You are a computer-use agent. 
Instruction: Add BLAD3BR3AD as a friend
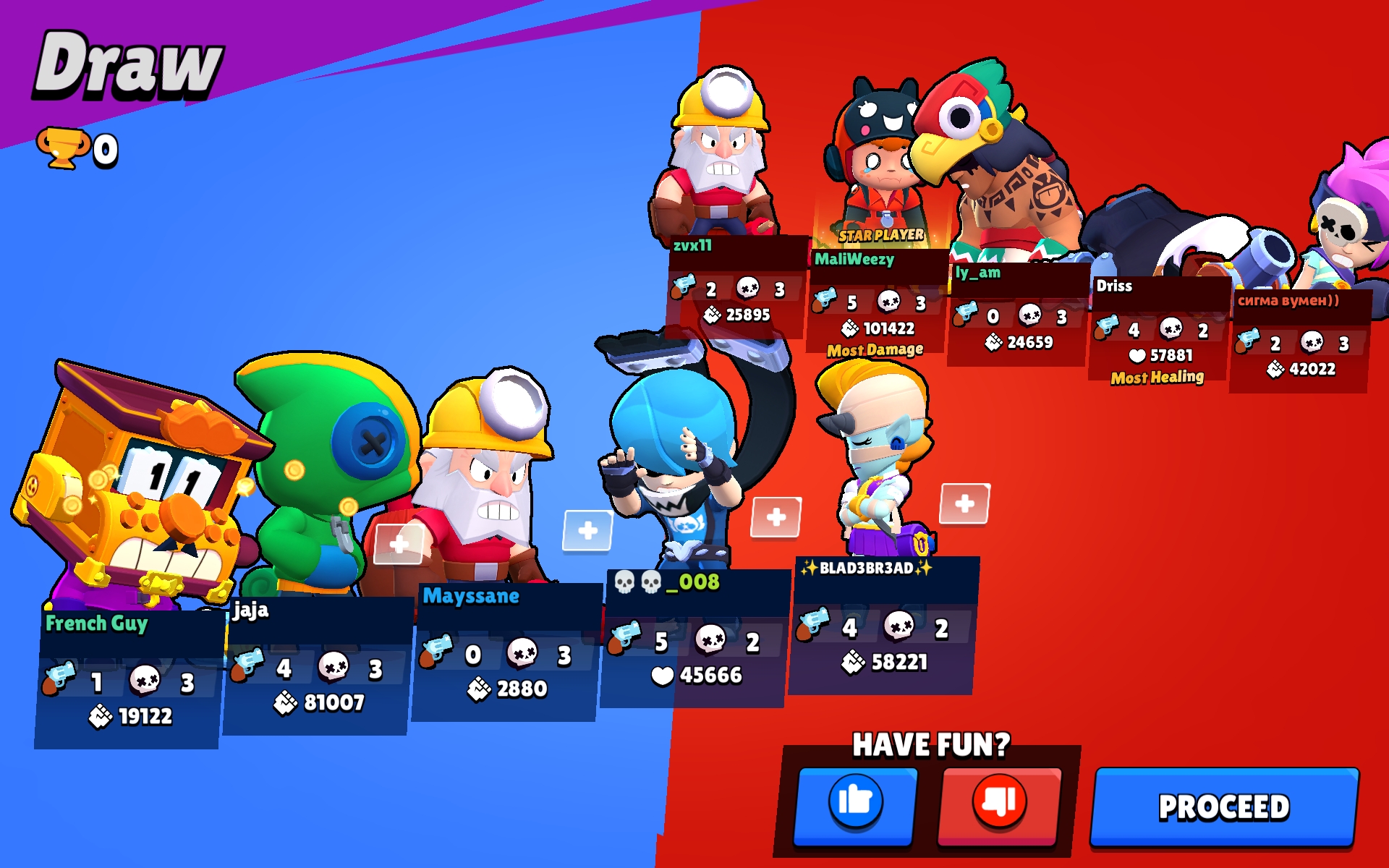[964, 503]
